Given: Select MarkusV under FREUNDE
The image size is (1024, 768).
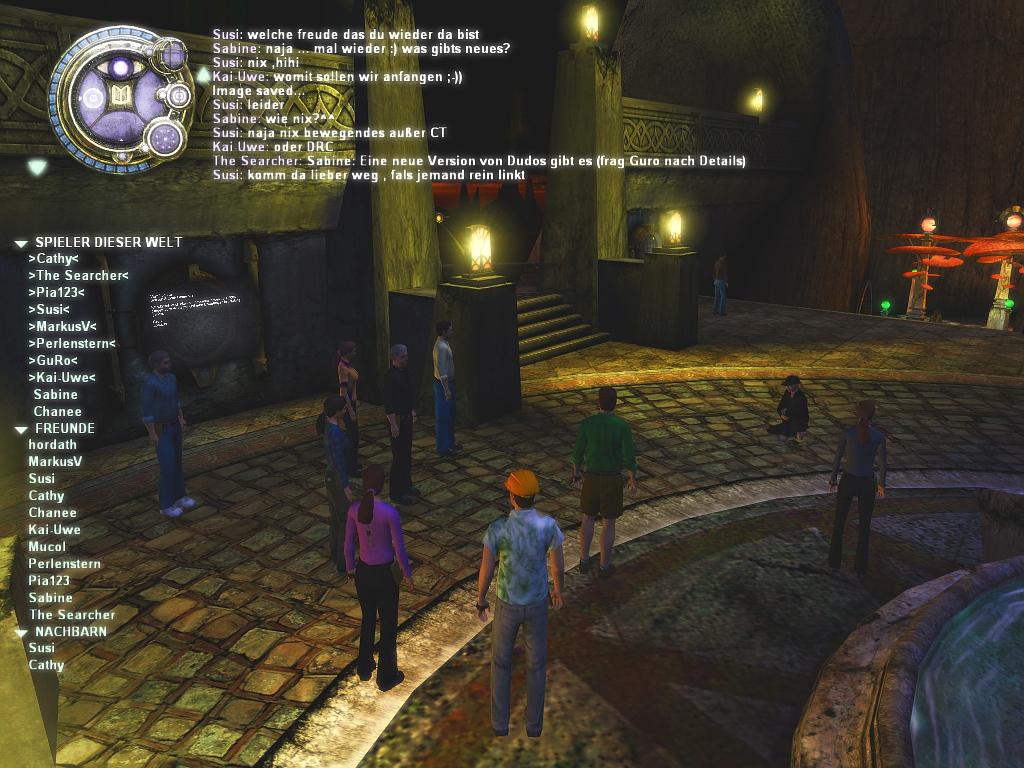Looking at the screenshot, I should pos(55,462).
